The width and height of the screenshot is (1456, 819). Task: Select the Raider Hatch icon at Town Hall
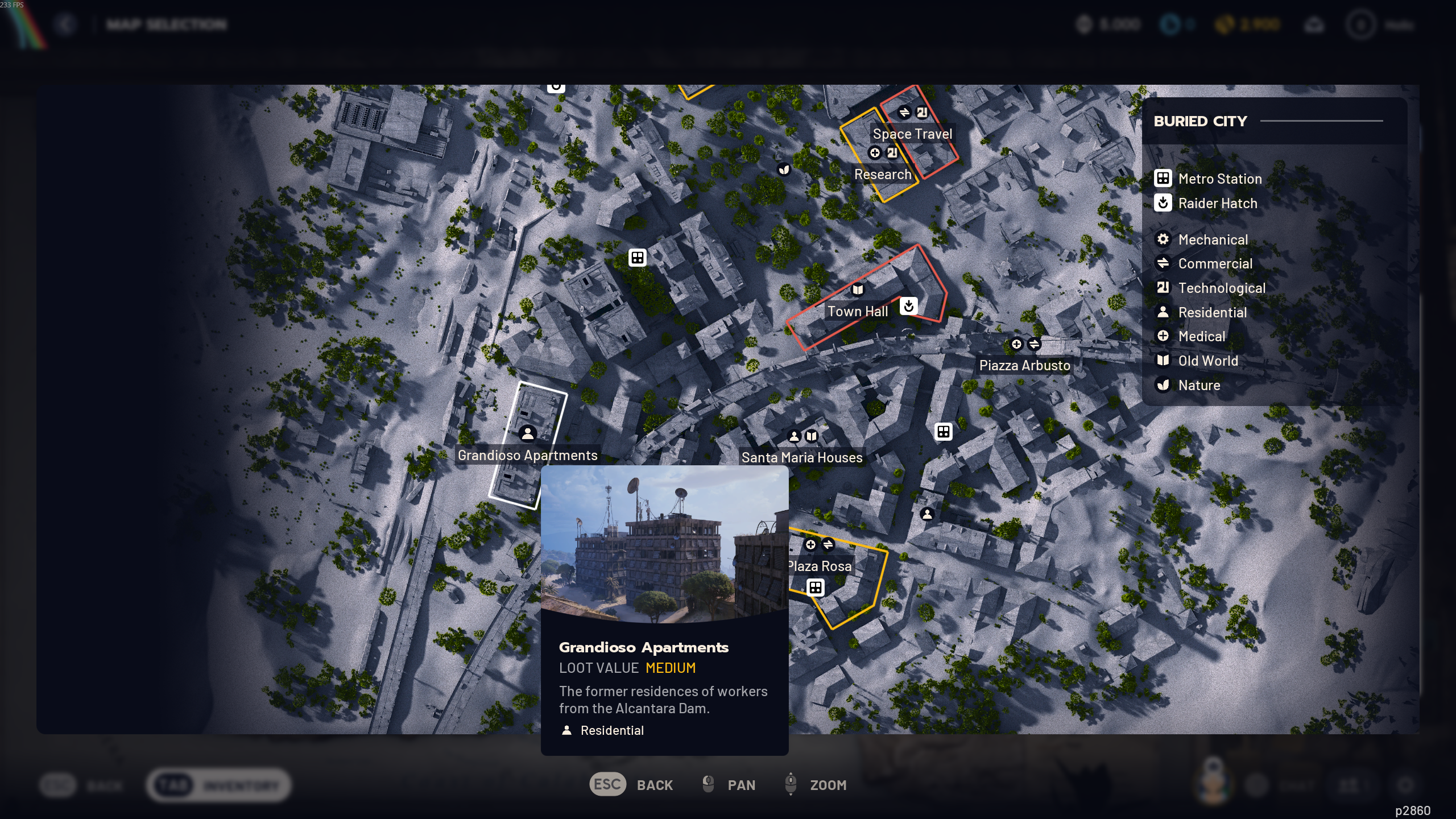pyautogui.click(x=908, y=307)
